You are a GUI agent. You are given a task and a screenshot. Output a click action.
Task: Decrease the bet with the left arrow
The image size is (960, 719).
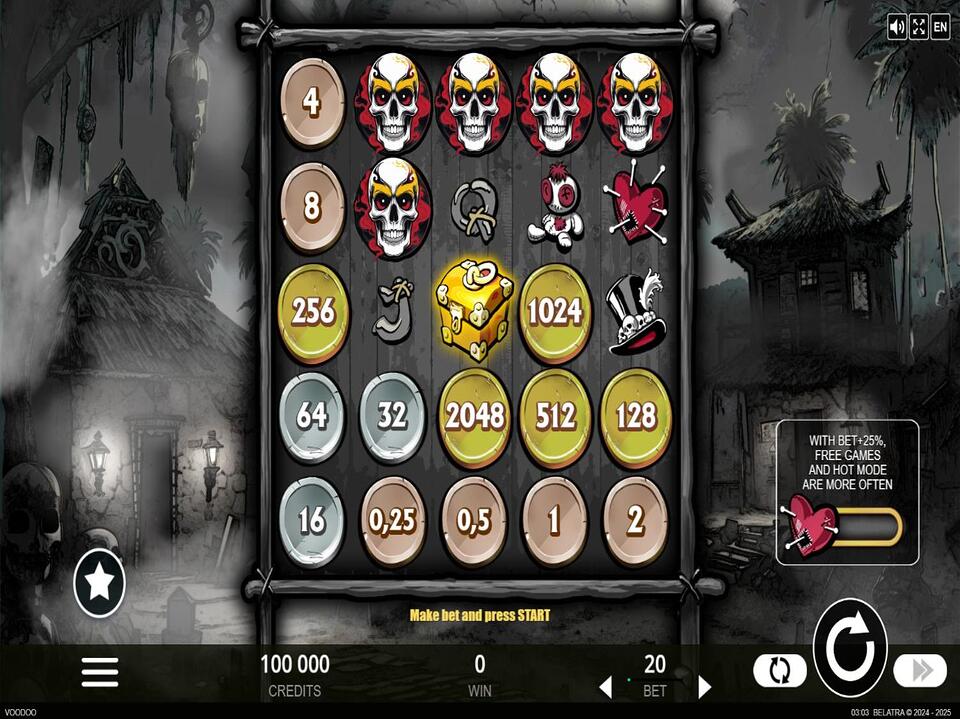(605, 687)
